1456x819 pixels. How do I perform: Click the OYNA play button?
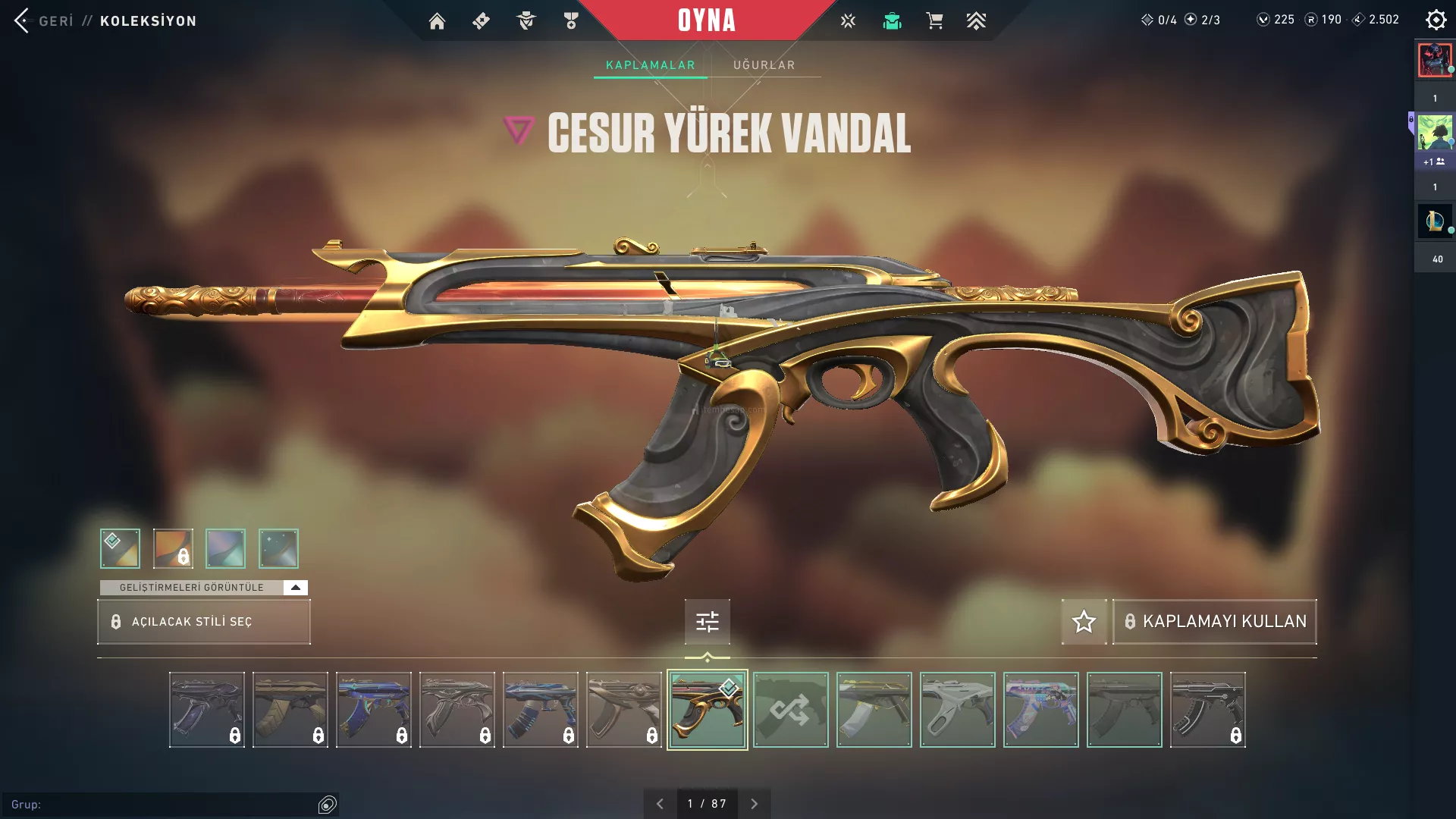pyautogui.click(x=706, y=20)
